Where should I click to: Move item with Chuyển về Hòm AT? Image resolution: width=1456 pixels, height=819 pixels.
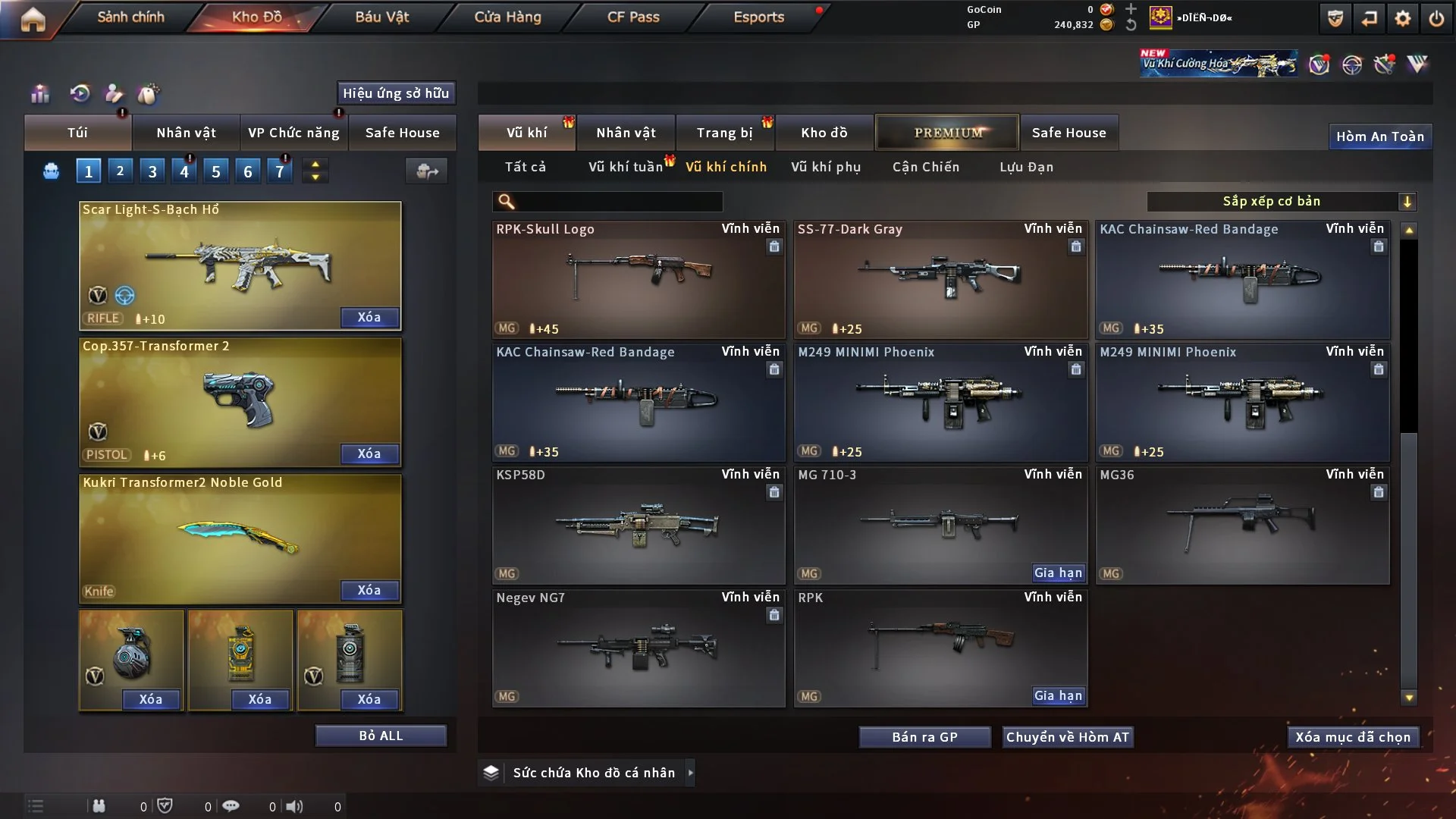coord(1067,737)
